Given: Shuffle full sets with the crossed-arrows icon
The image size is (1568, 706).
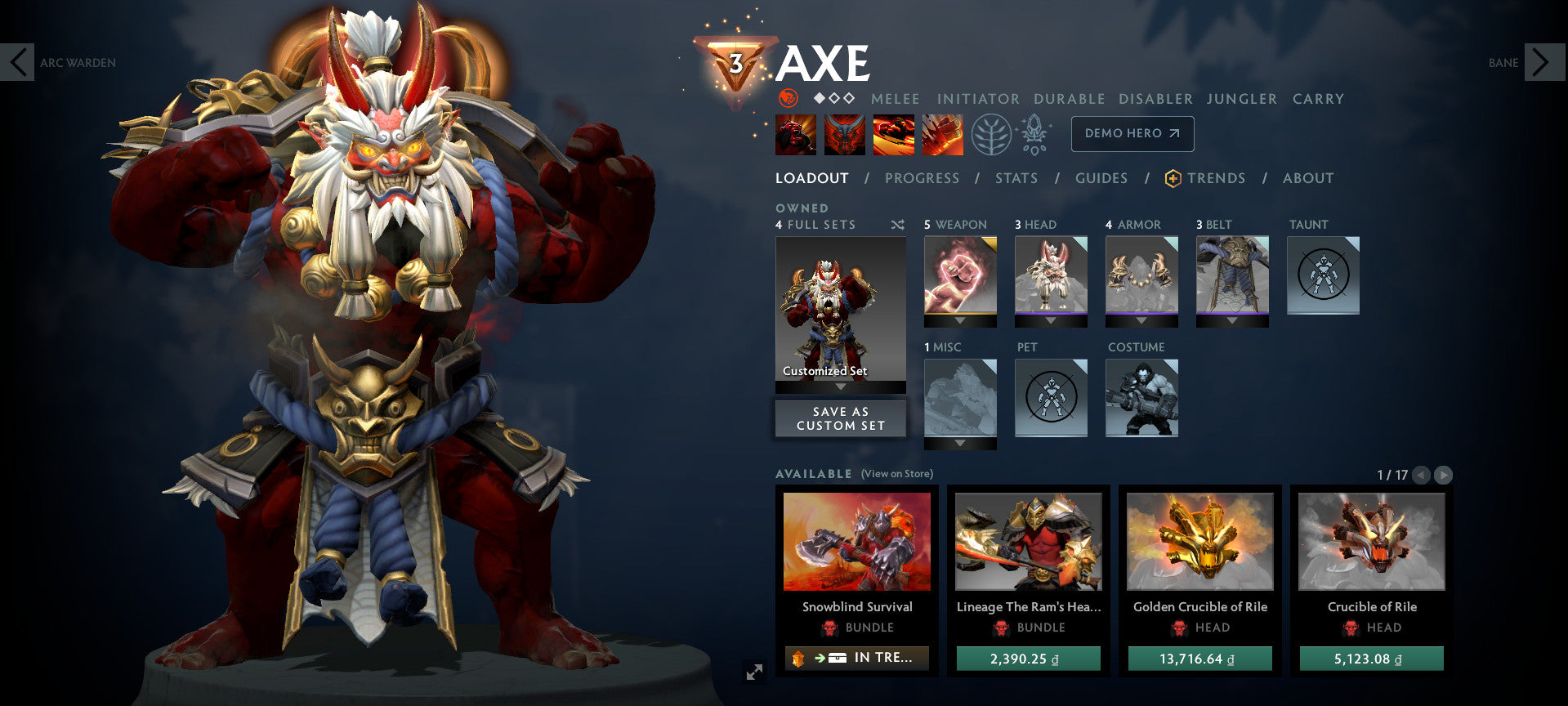Looking at the screenshot, I should [896, 225].
